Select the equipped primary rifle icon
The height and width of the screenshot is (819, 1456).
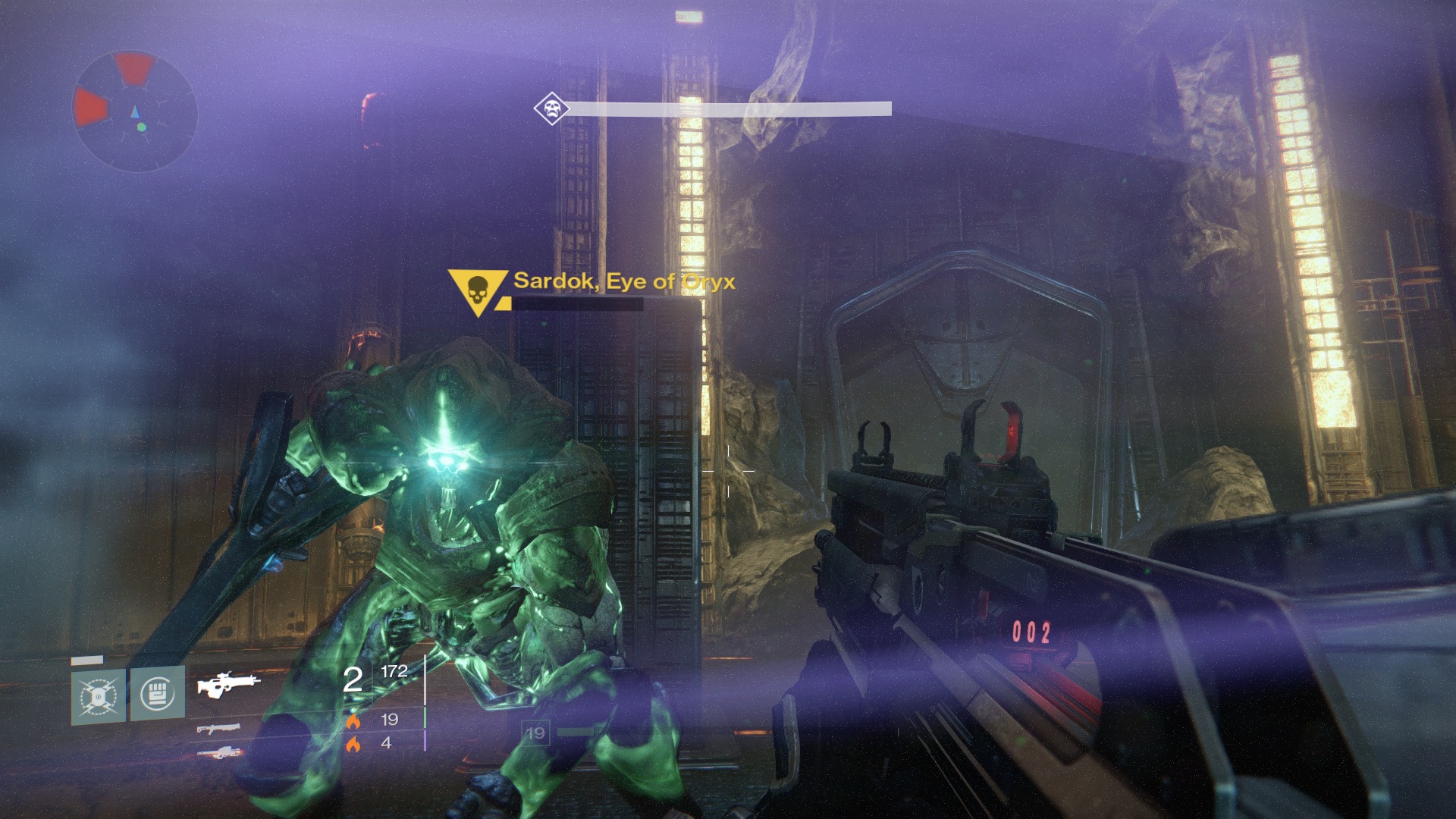pyautogui.click(x=228, y=684)
